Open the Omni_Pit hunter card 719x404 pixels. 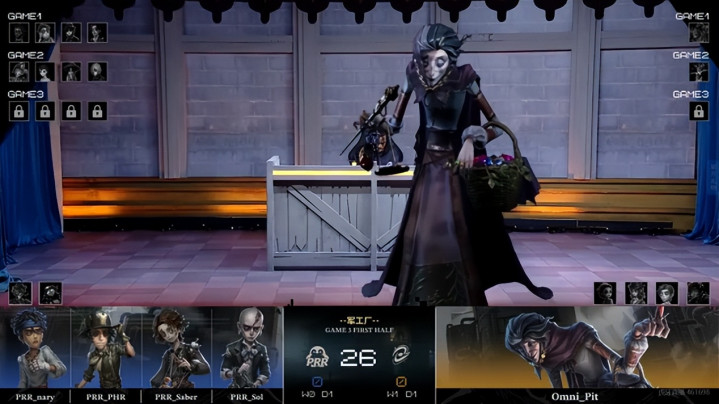click(577, 355)
